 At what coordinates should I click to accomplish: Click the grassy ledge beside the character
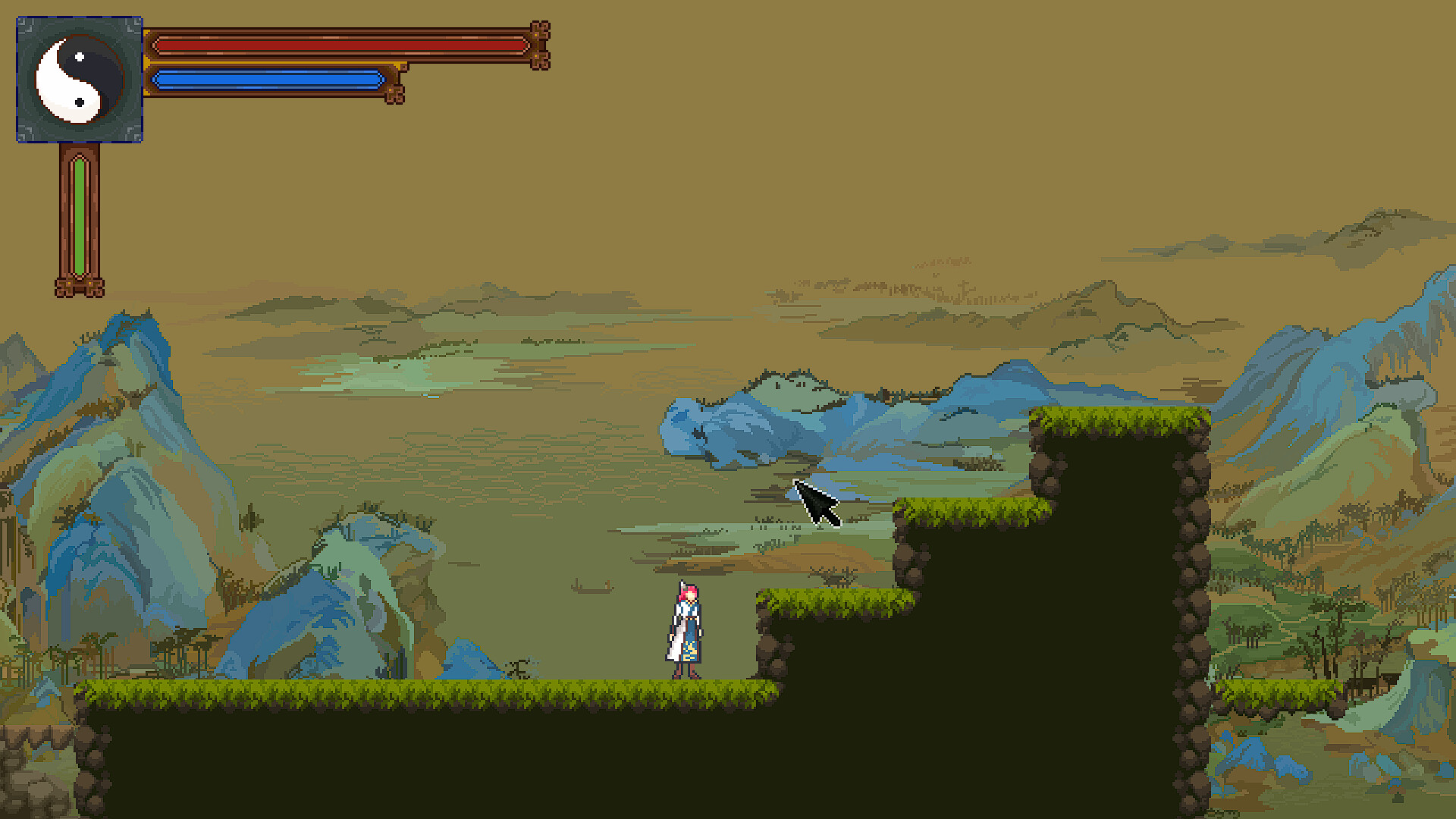pyautogui.click(x=827, y=599)
